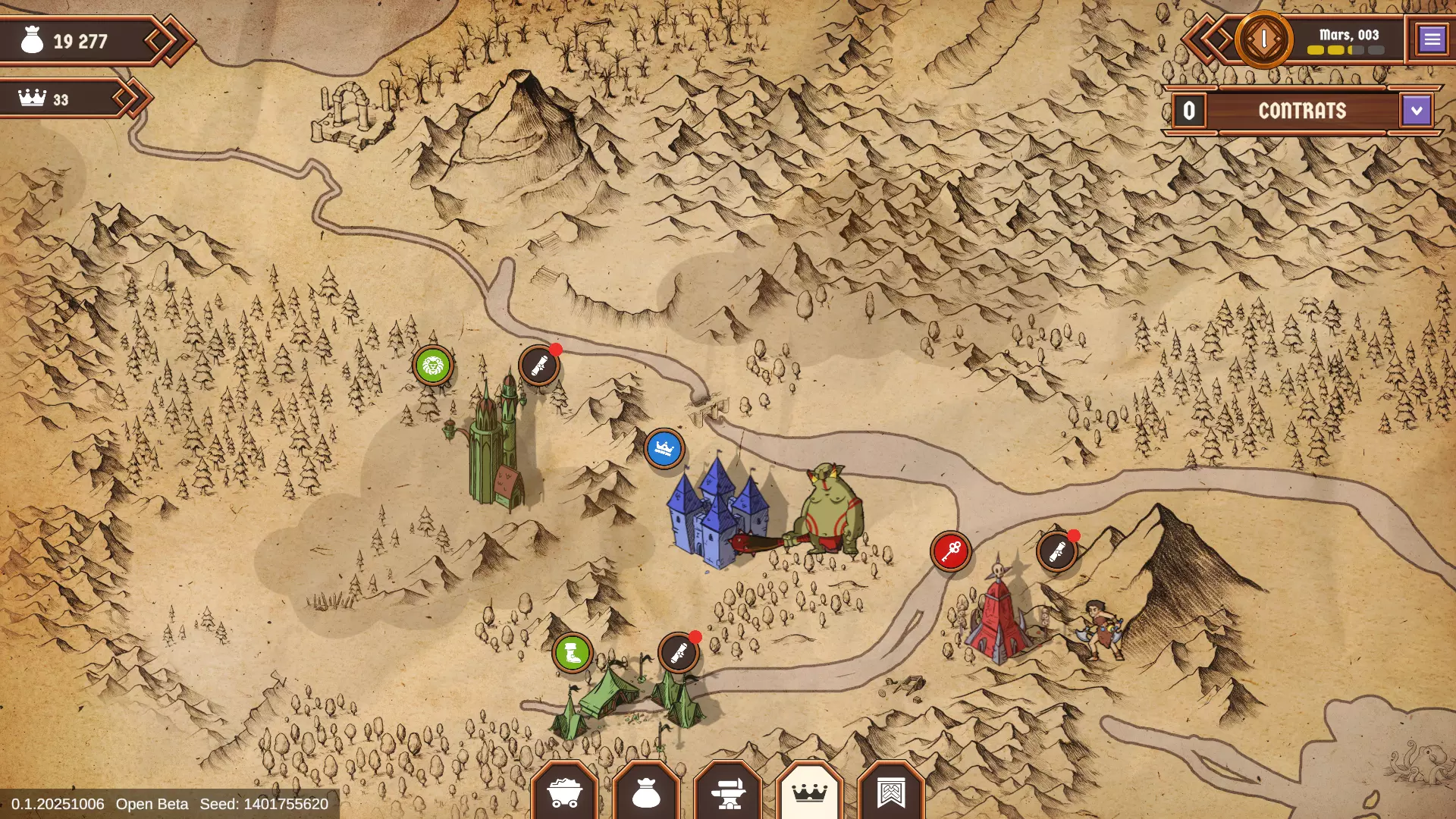Select the crown kingdom tab icon
Image resolution: width=1456 pixels, height=819 pixels.
[x=810, y=792]
